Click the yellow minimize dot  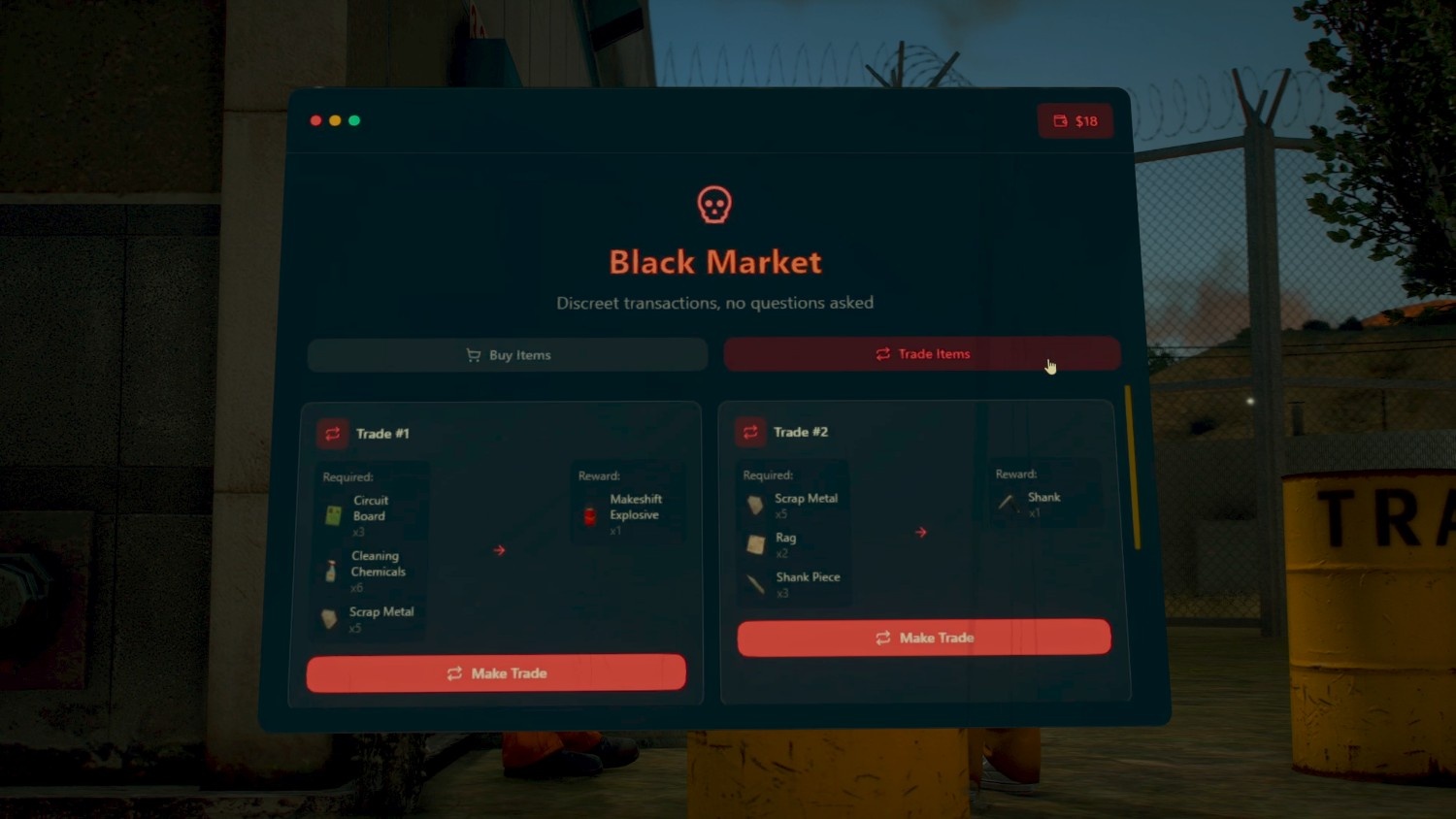(x=335, y=120)
